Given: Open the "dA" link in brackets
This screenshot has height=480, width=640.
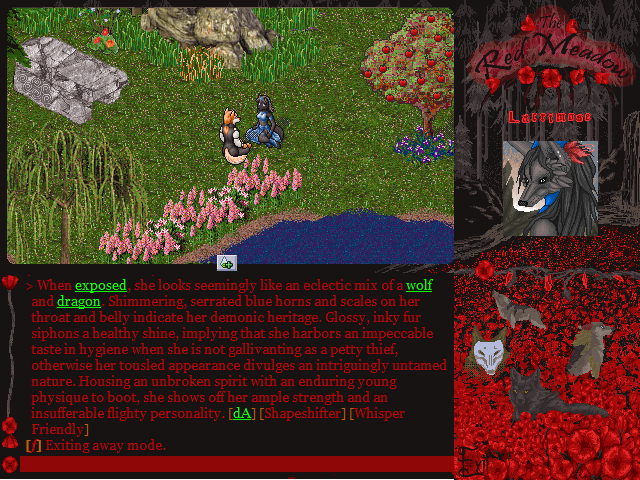Looking at the screenshot, I should pyautogui.click(x=242, y=413).
